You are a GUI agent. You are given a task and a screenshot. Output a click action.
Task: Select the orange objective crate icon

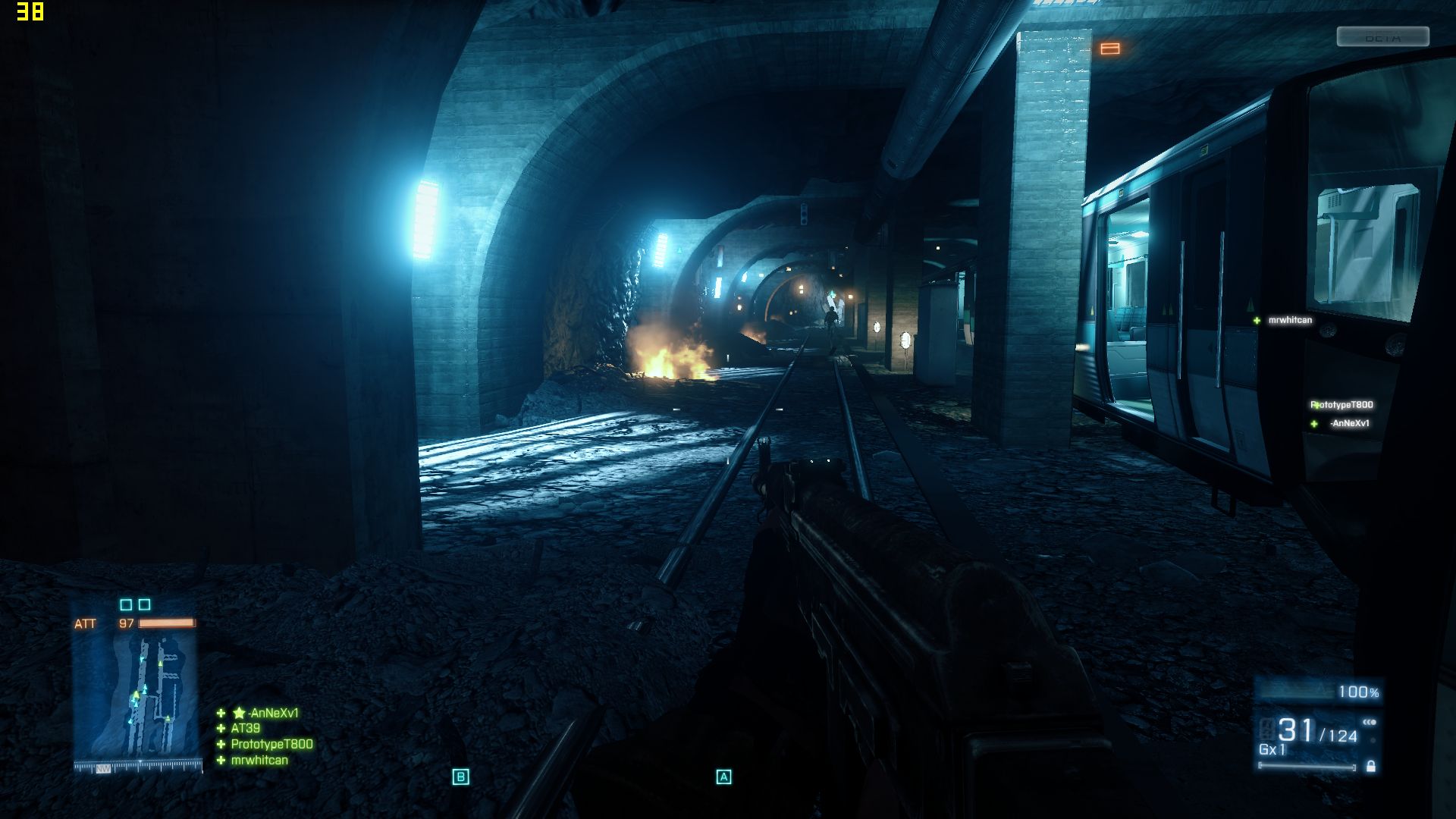pos(1109,49)
